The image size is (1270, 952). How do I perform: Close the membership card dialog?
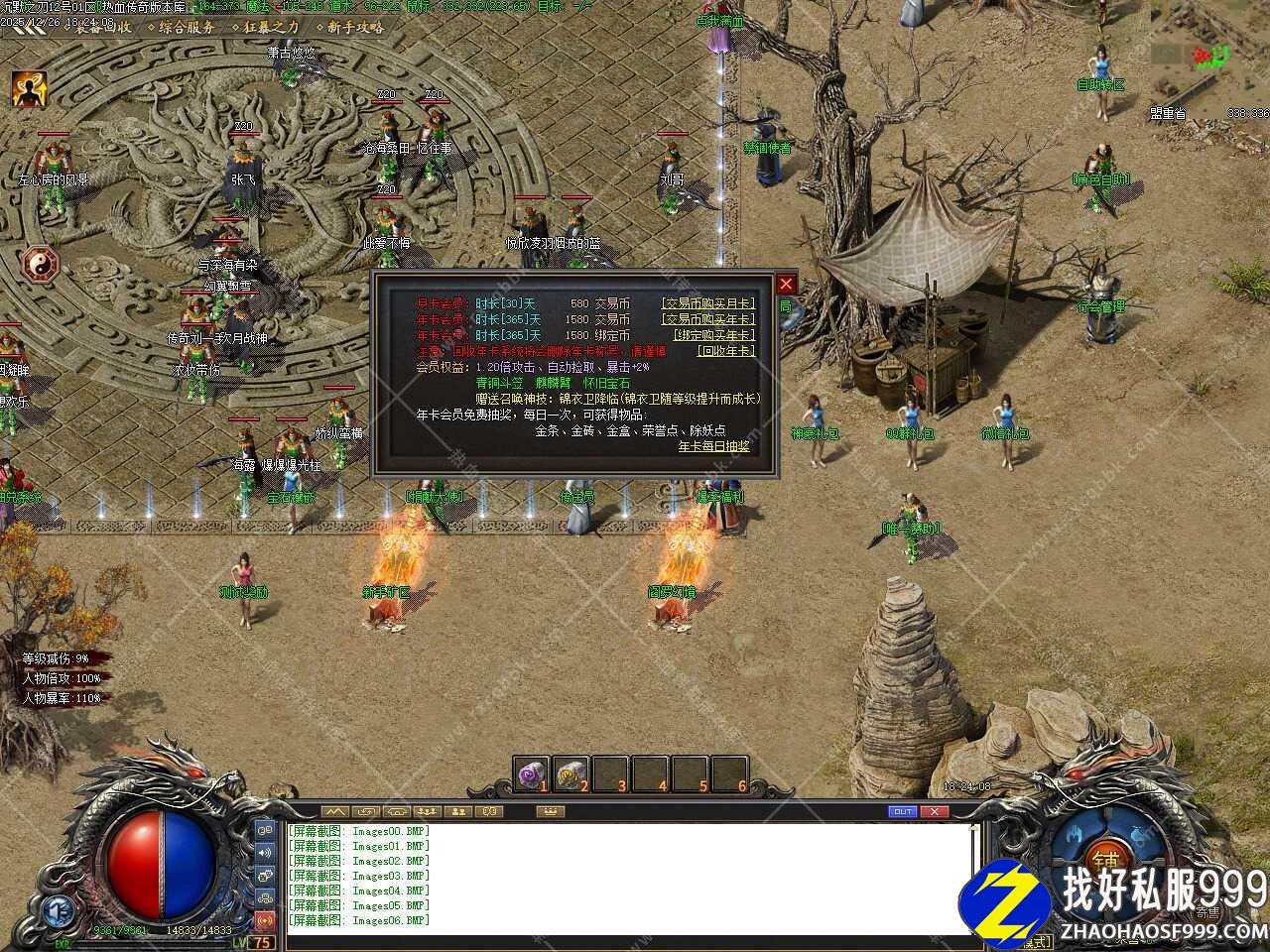(786, 284)
